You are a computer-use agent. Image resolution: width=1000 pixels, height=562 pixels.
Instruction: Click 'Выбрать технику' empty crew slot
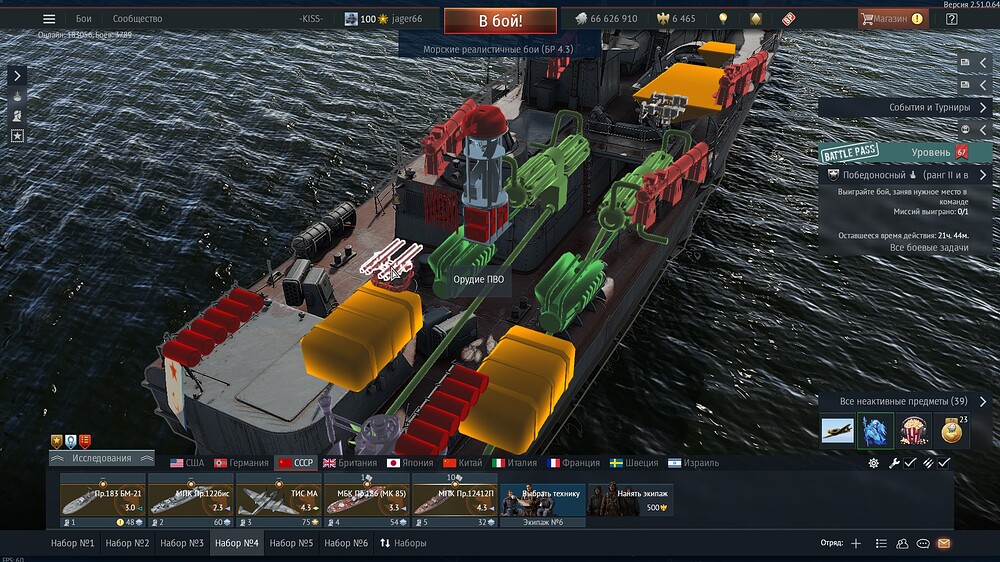pos(542,499)
